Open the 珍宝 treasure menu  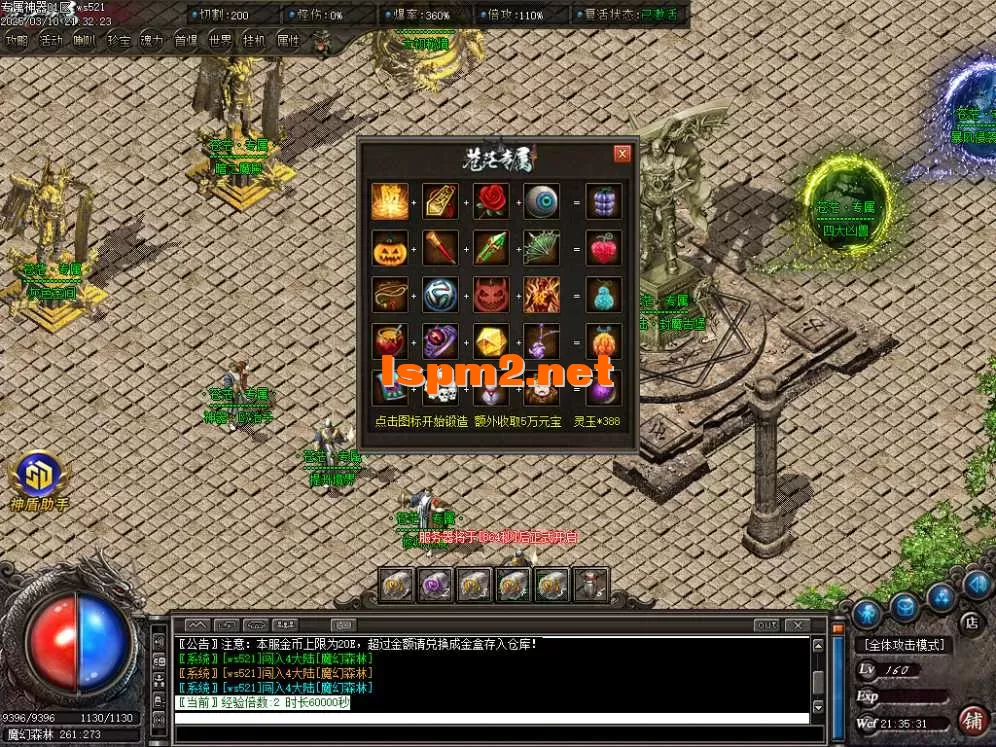pos(118,41)
